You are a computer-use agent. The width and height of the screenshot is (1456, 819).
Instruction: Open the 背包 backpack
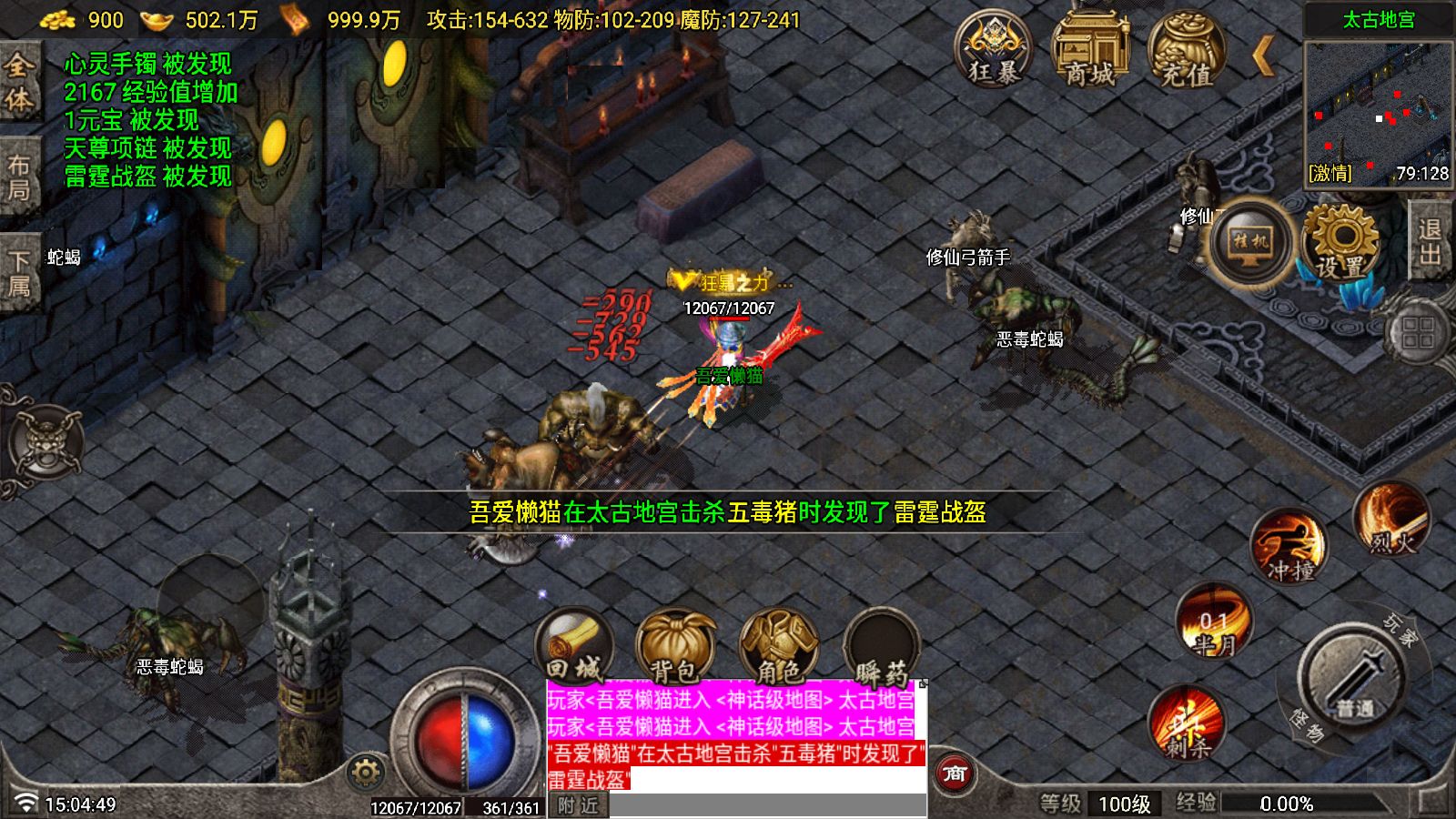point(677,646)
